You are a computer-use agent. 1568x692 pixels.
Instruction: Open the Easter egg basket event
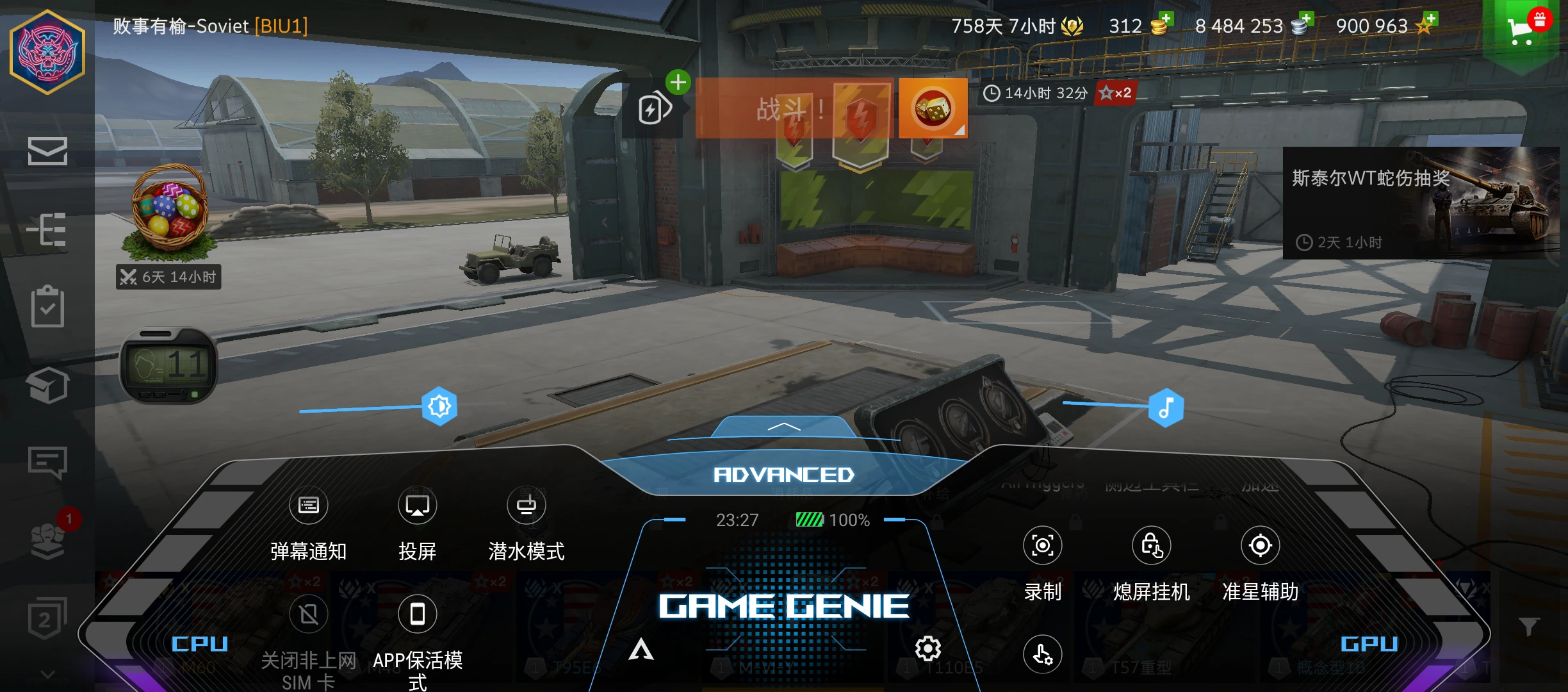tap(169, 211)
